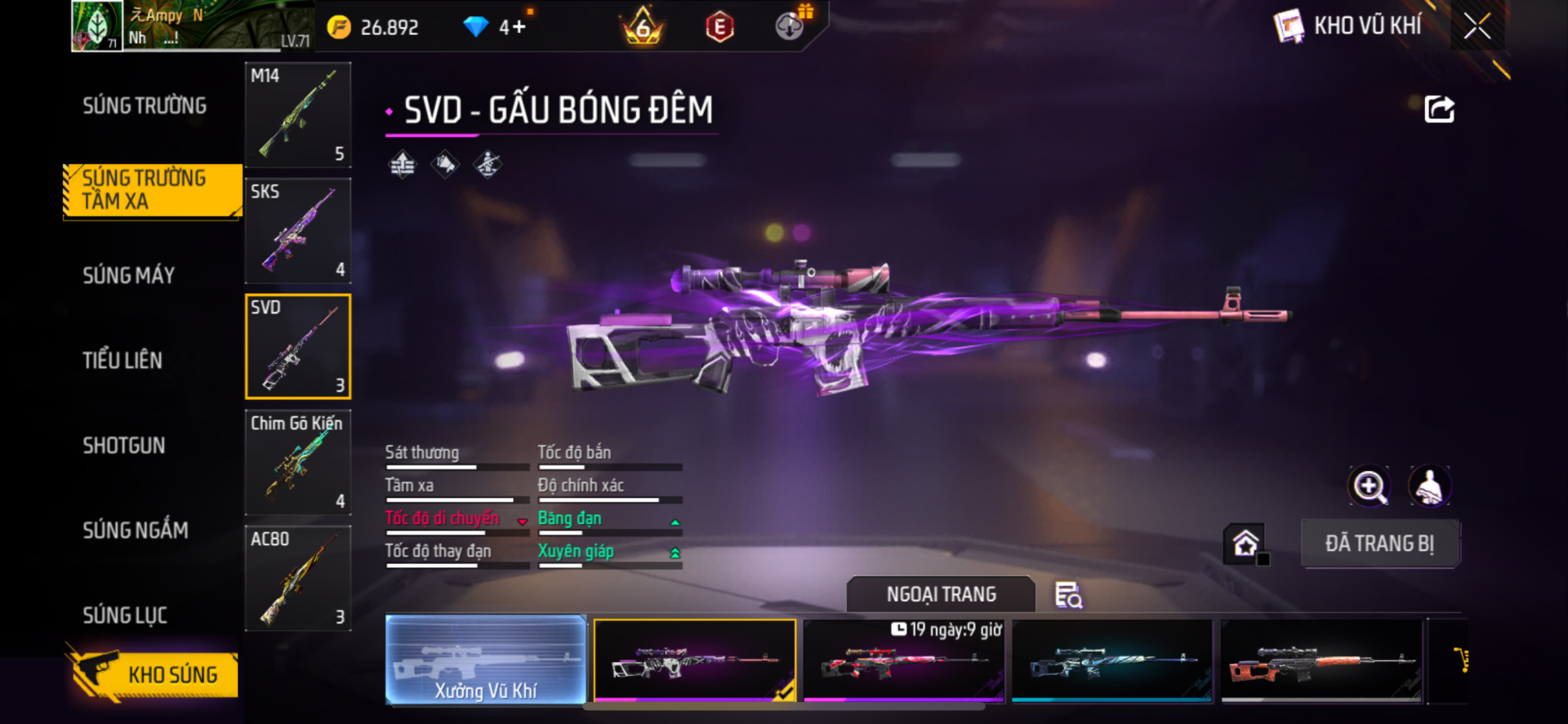Choose the orange wooden SVD skin
1568x724 pixels.
1321,661
